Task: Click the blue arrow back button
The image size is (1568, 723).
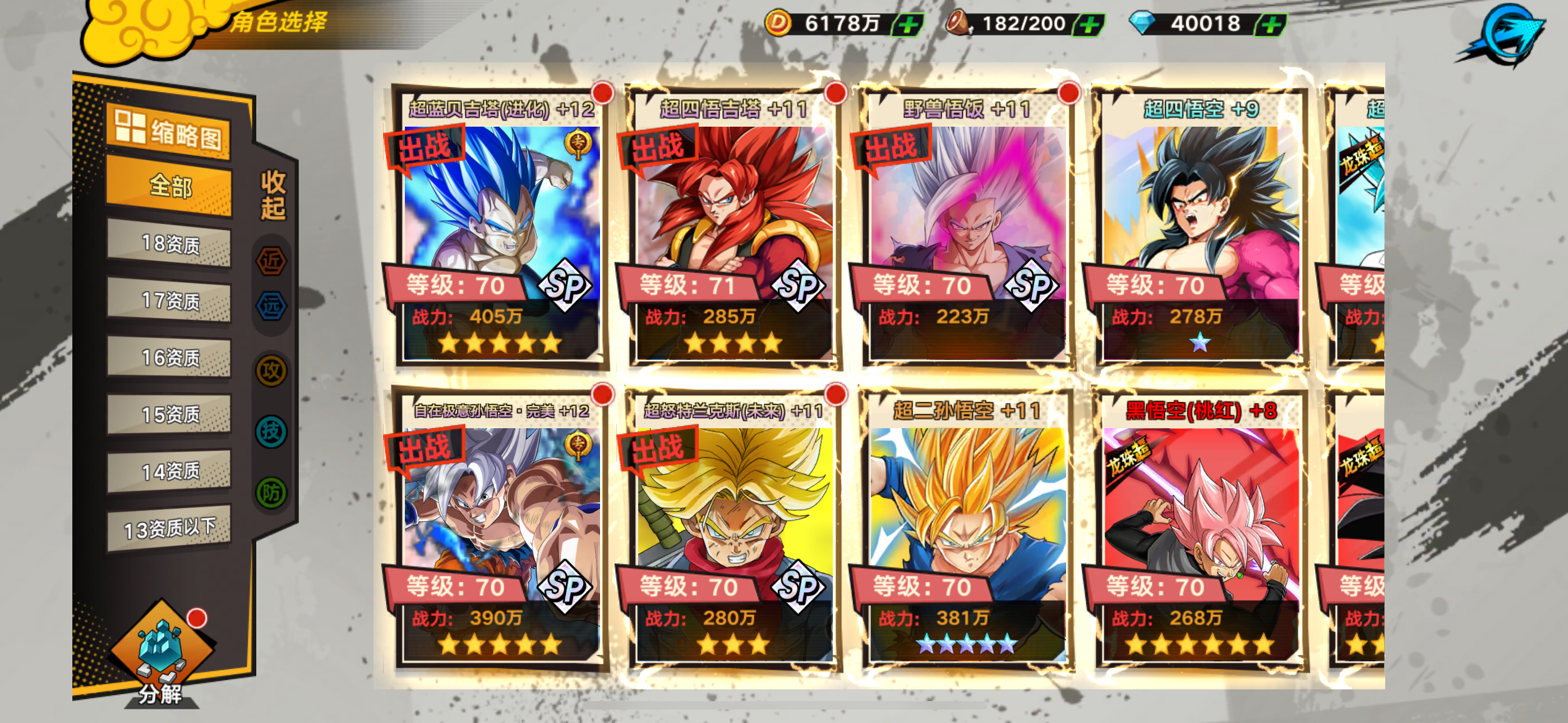Action: coord(1506,35)
